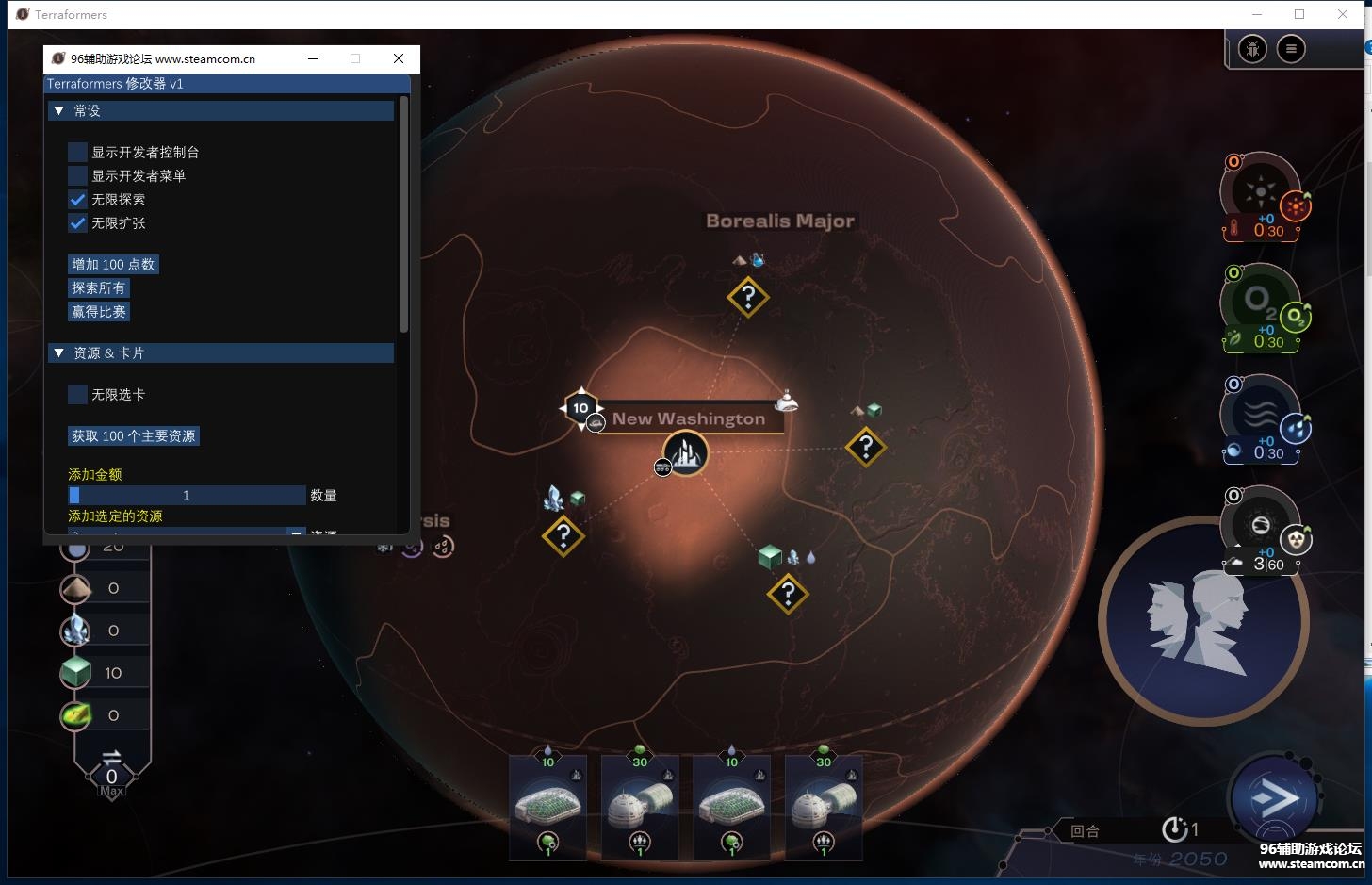Select the New Washington city marker
The image size is (1372, 885).
(x=685, y=454)
